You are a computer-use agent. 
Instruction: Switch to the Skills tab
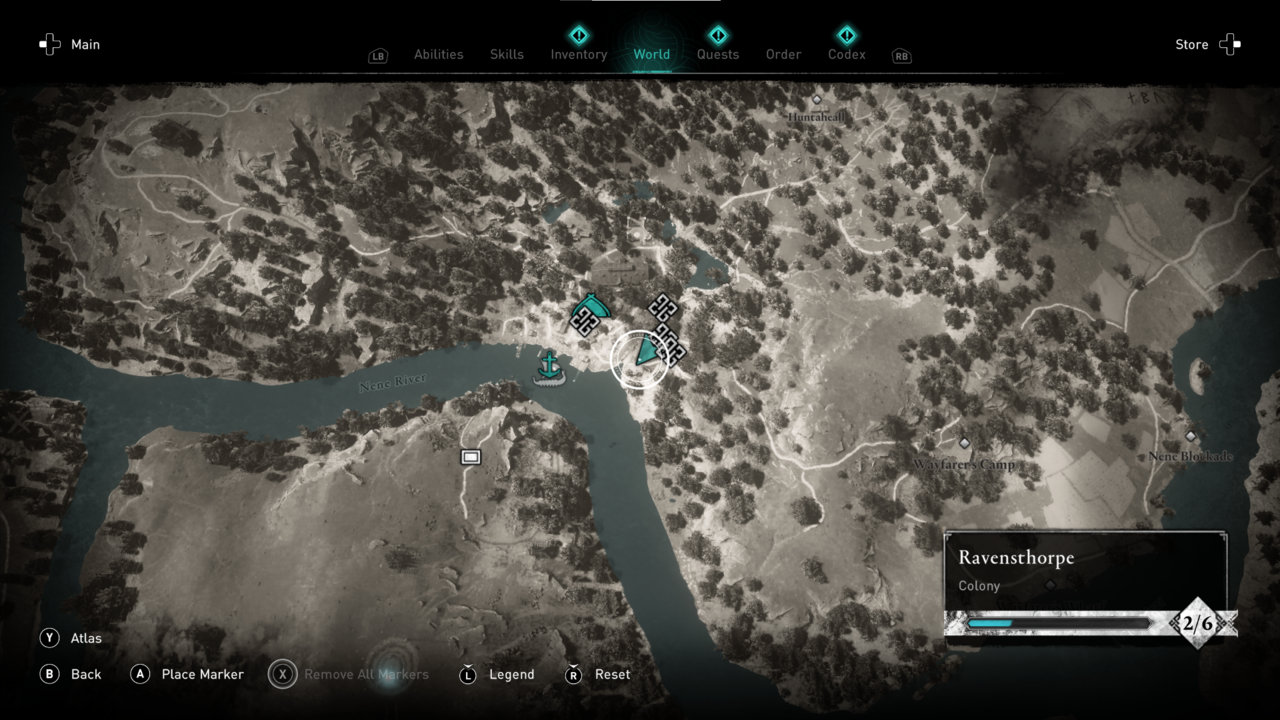507,54
